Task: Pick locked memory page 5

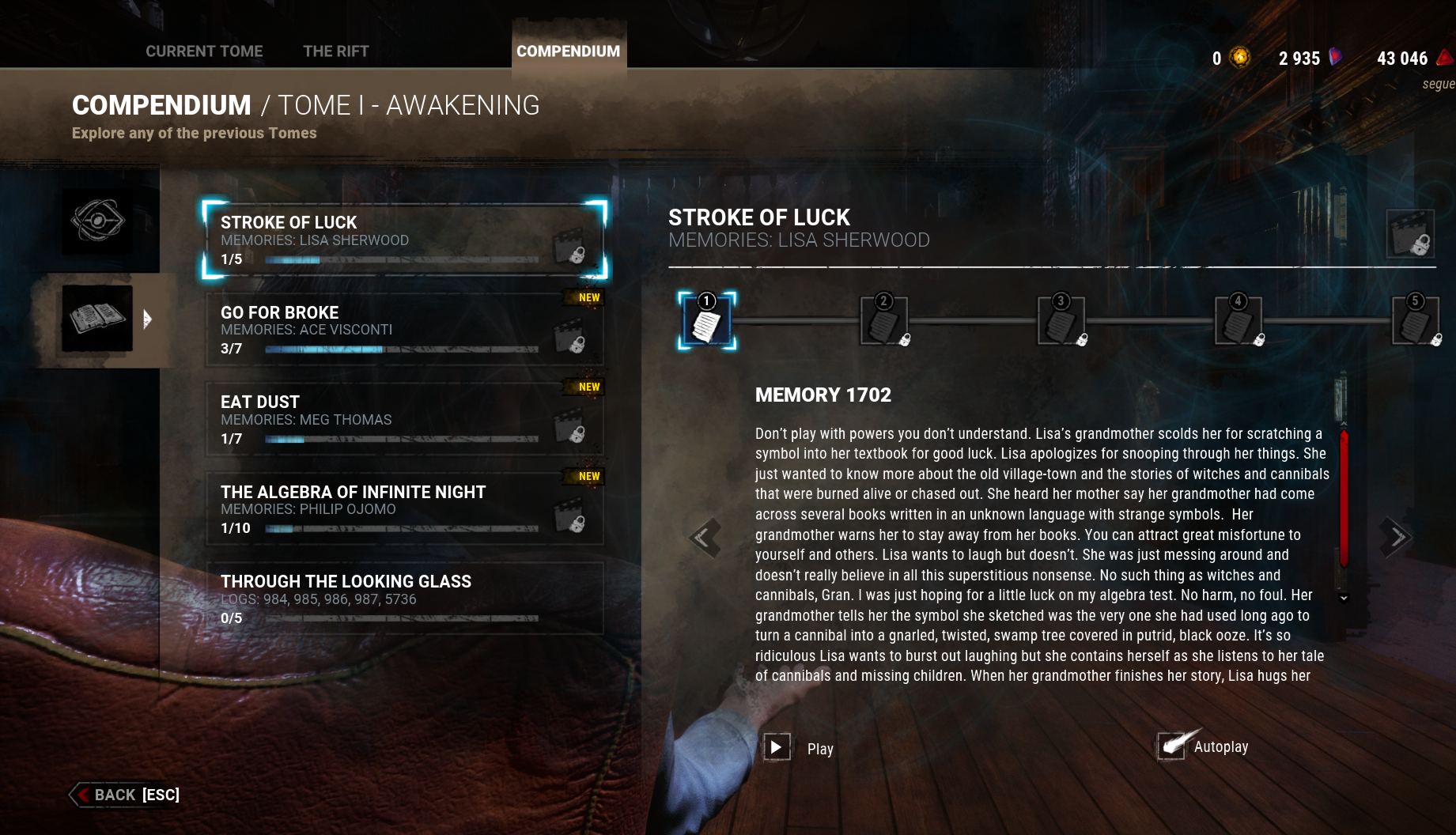Action: click(x=1416, y=321)
